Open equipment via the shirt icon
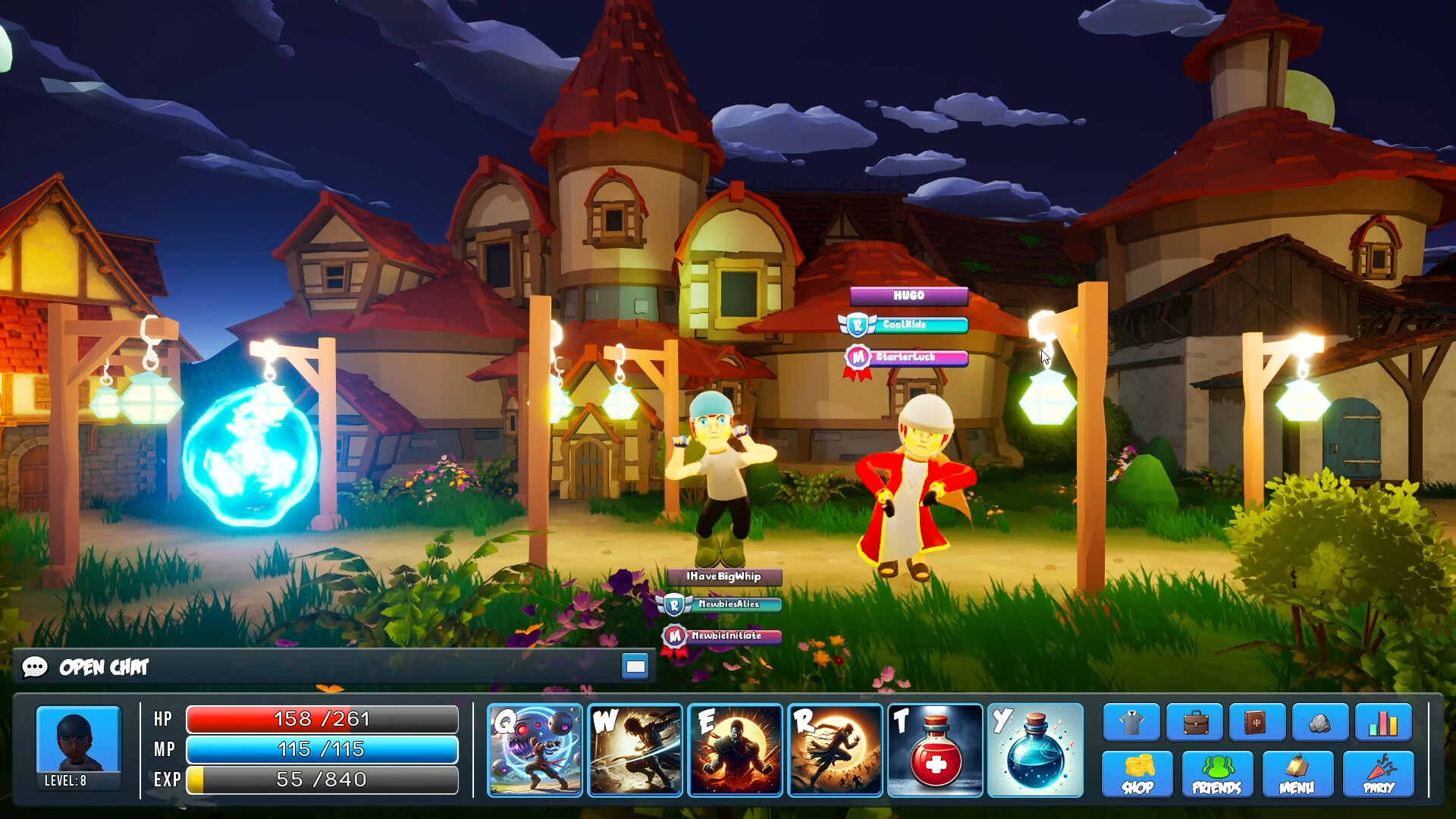1456x819 pixels. (1133, 722)
